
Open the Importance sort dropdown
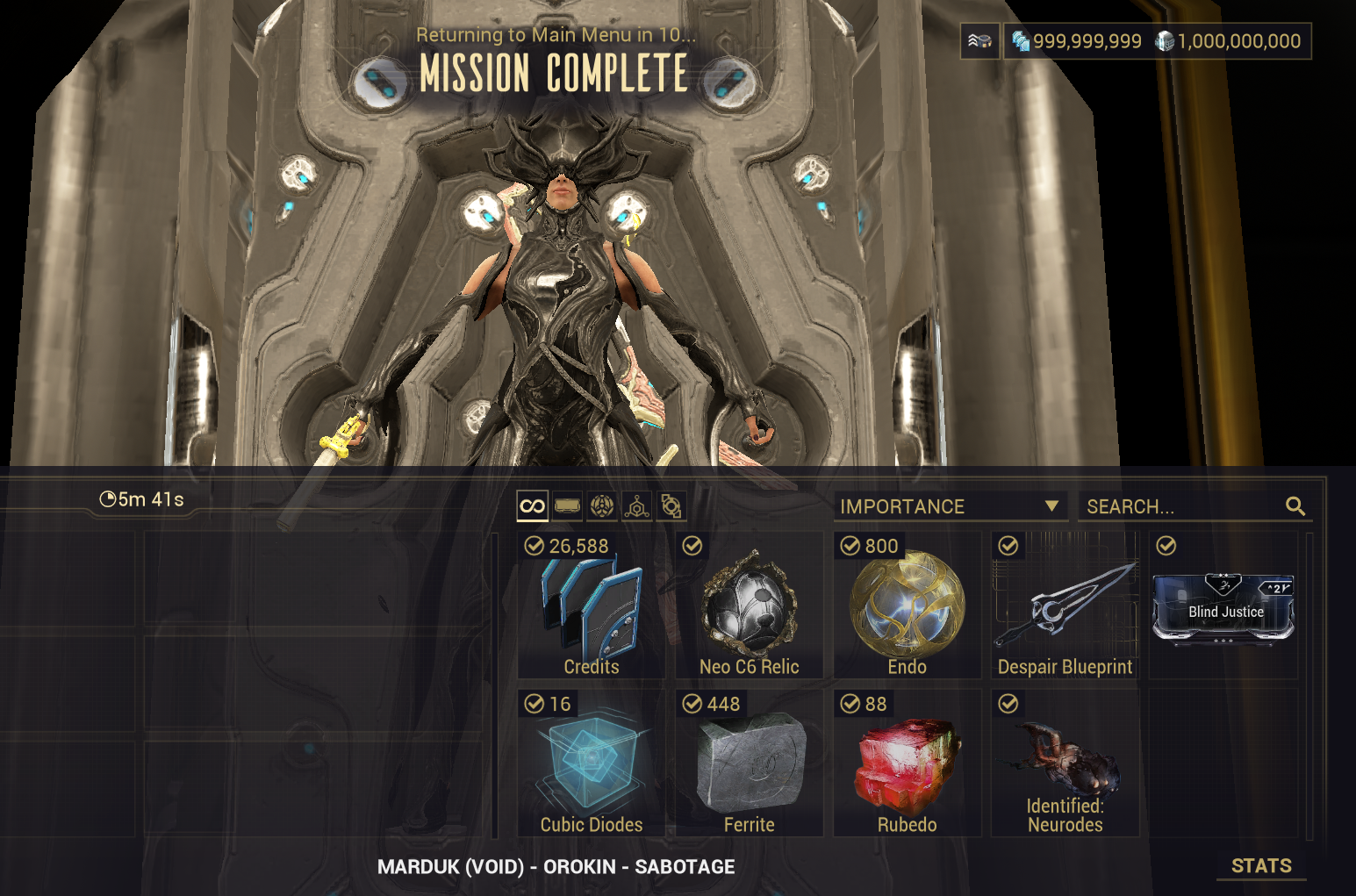pos(950,506)
